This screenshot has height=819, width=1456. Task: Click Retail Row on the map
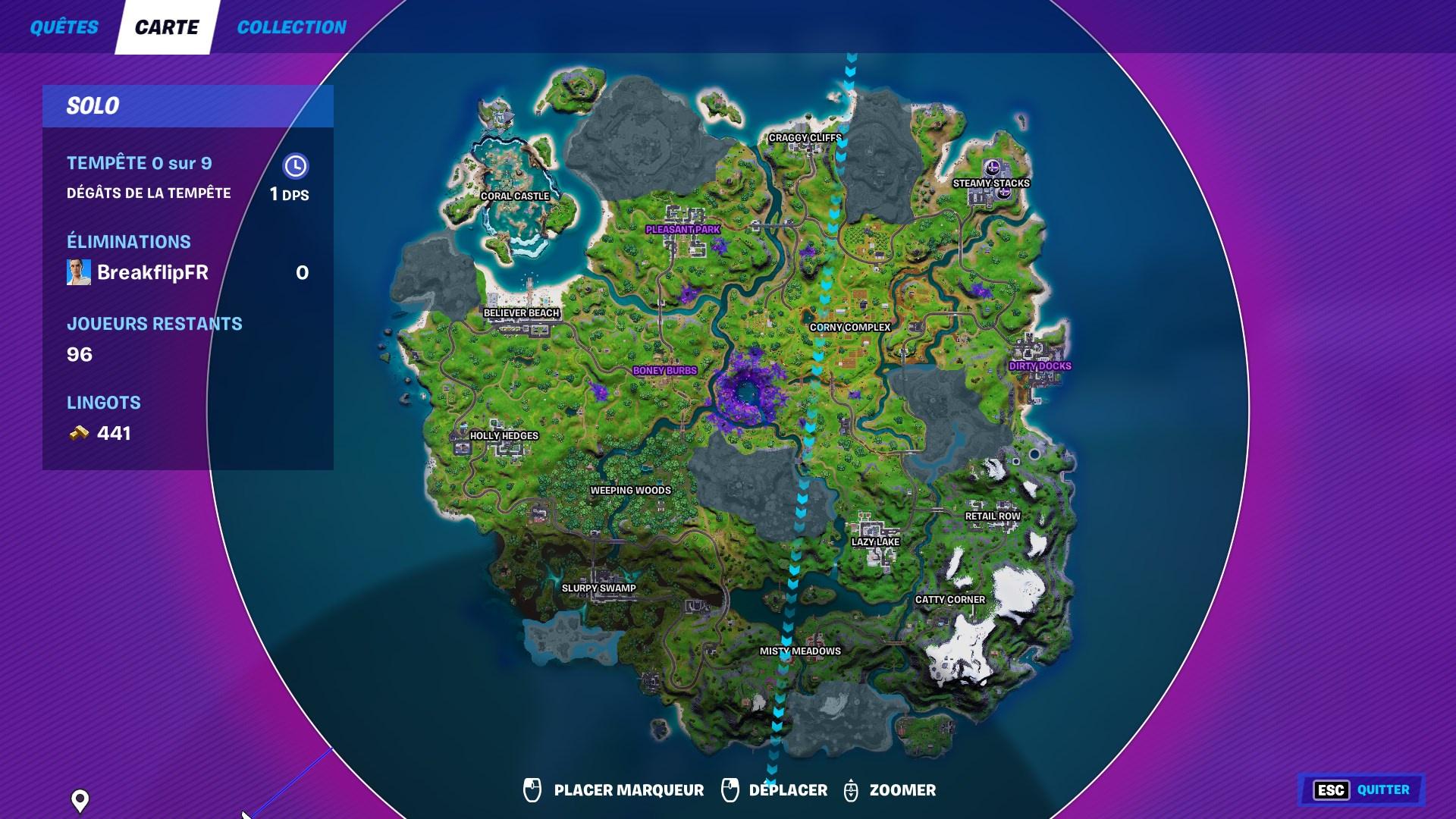click(993, 514)
